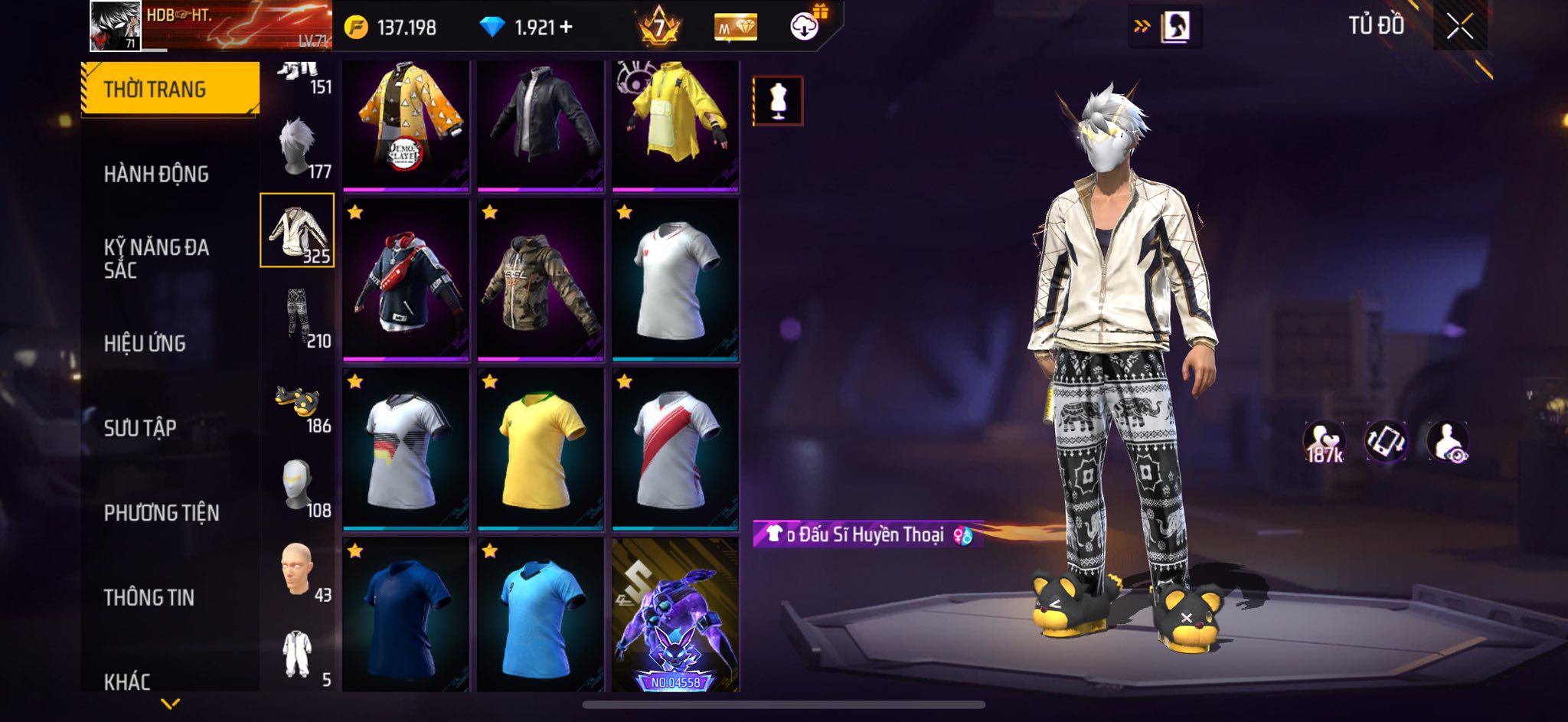Viewport: 1568px width, 722px height.
Task: Equip the black leather jacket
Action: click(x=540, y=125)
